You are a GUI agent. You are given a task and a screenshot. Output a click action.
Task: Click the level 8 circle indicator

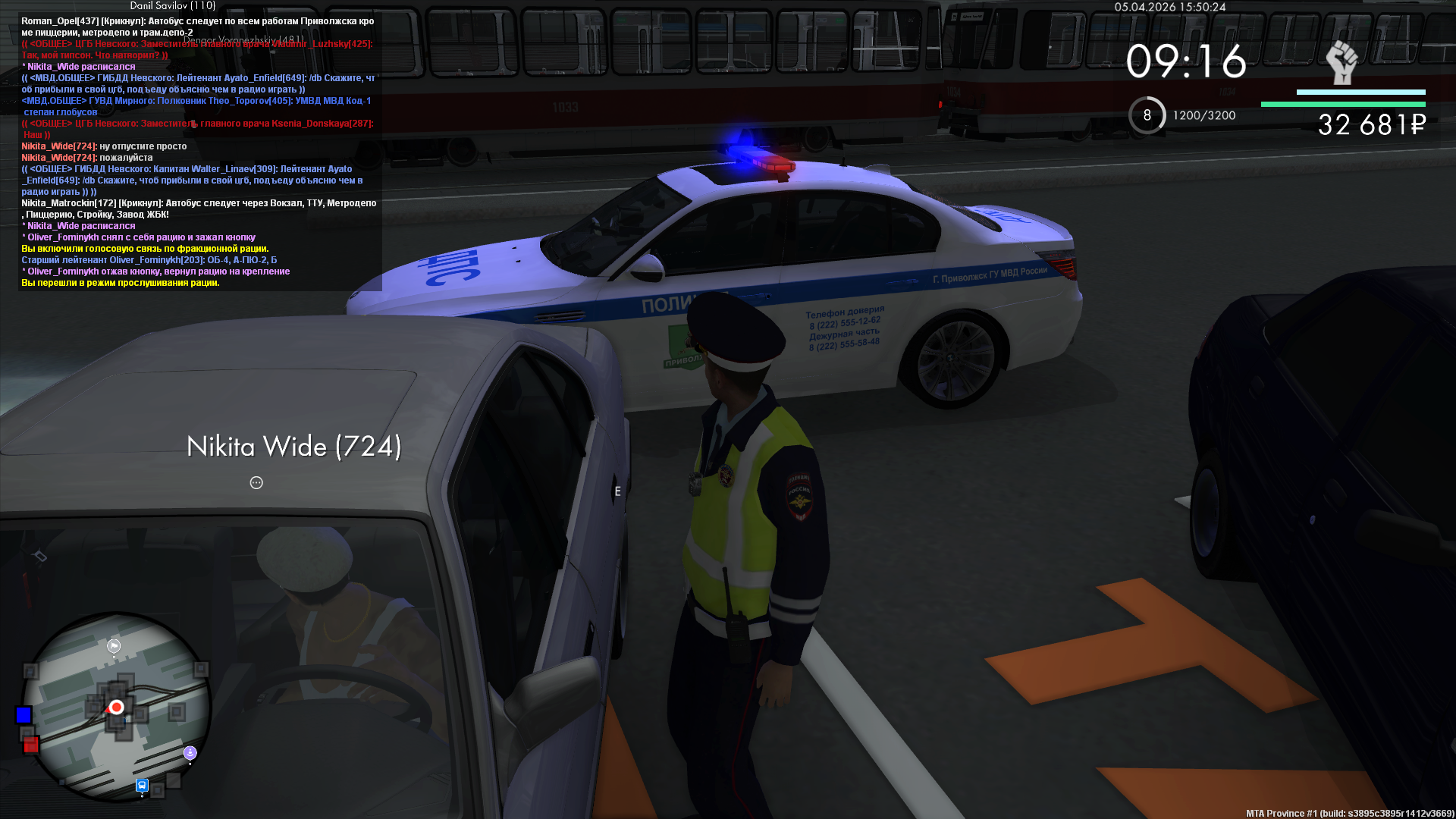tap(1147, 115)
